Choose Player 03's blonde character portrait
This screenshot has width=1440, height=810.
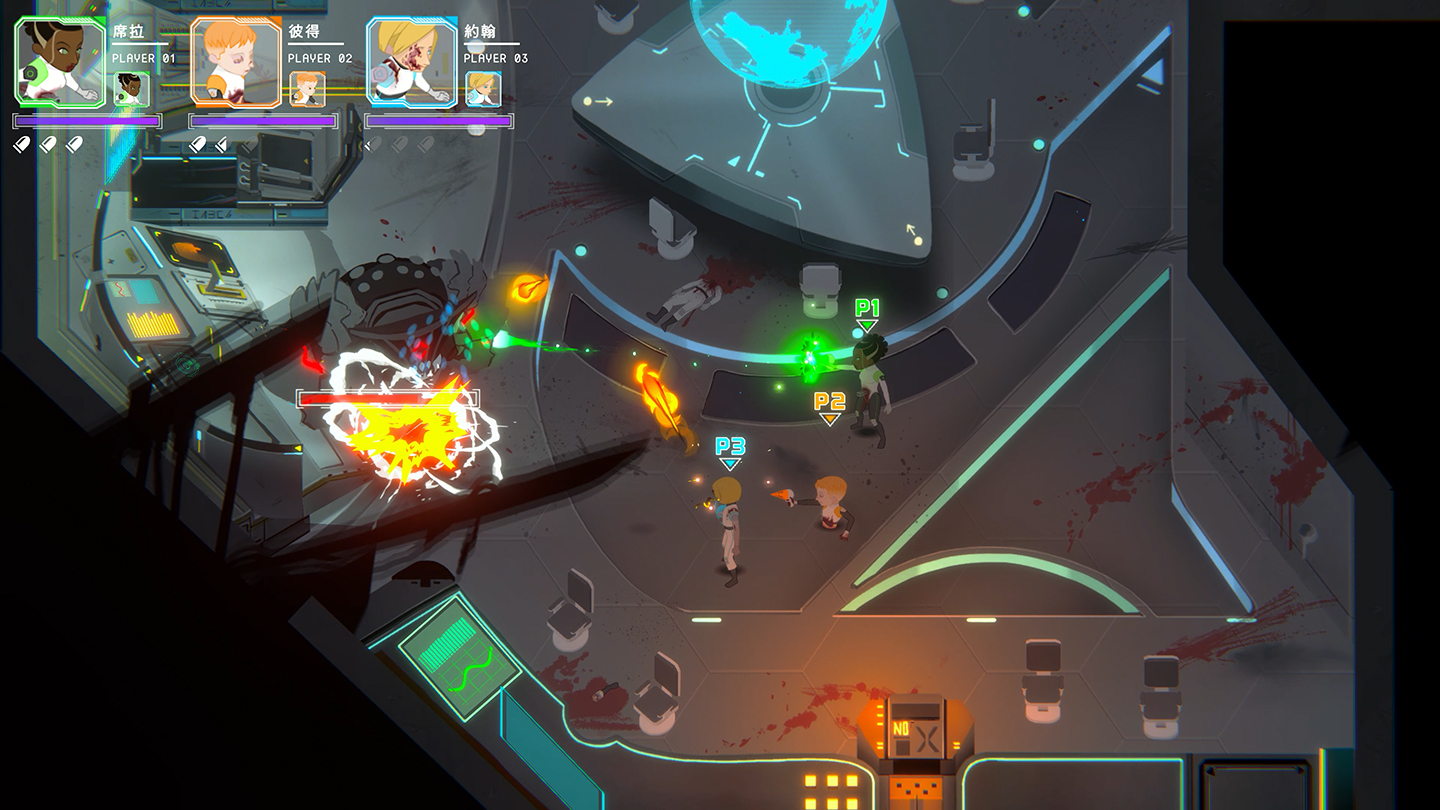coord(412,62)
